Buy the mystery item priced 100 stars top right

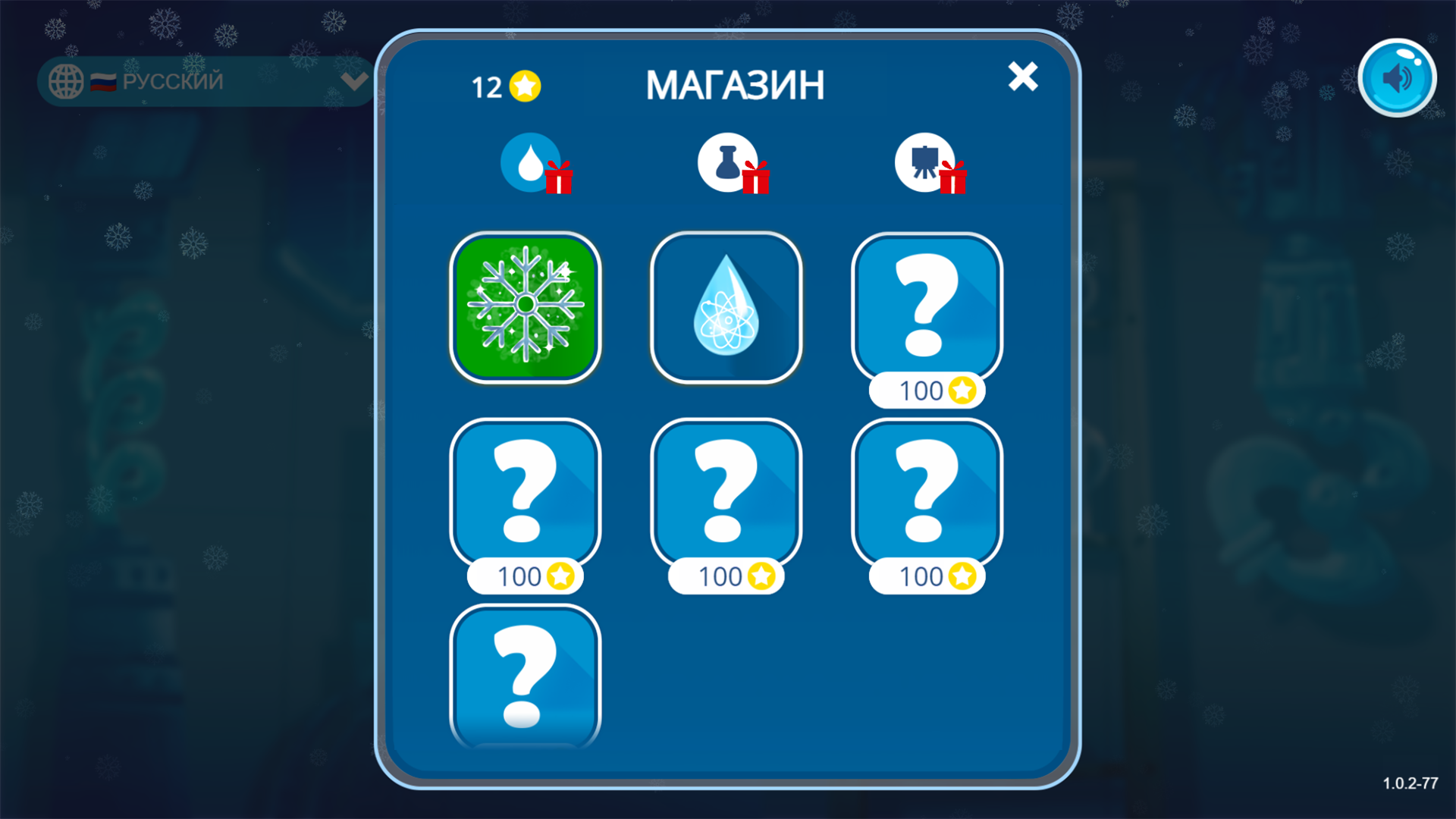tap(926, 308)
